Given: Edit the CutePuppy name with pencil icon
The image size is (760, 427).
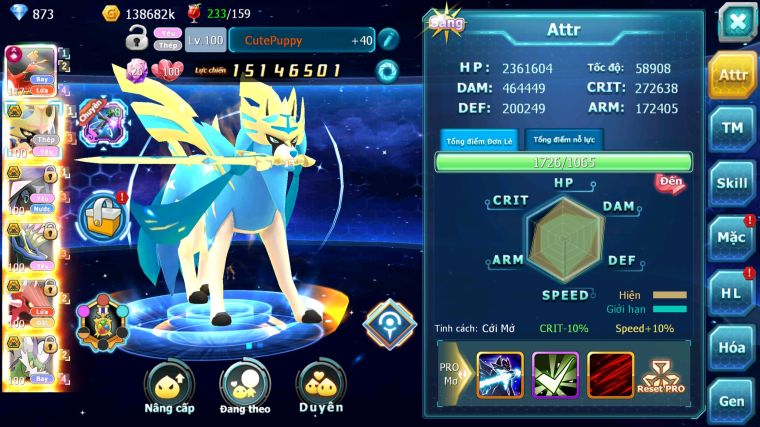Looking at the screenshot, I should pyautogui.click(x=388, y=40).
